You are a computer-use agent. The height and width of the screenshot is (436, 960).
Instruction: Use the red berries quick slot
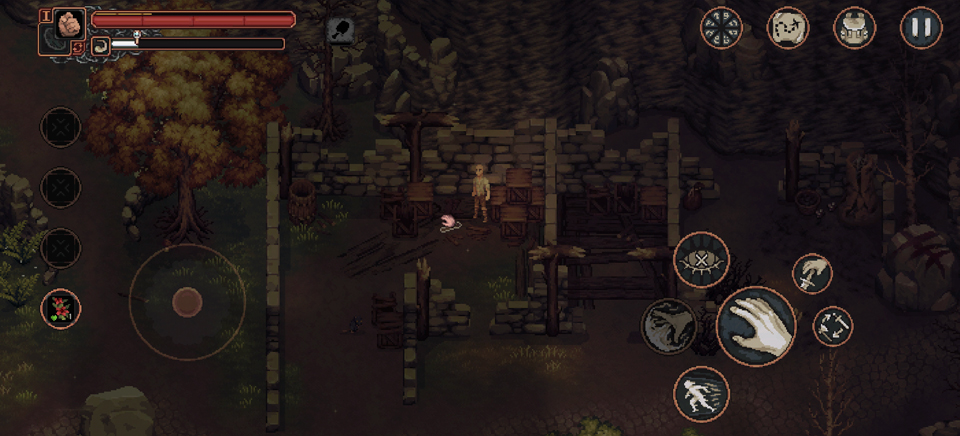(x=61, y=308)
